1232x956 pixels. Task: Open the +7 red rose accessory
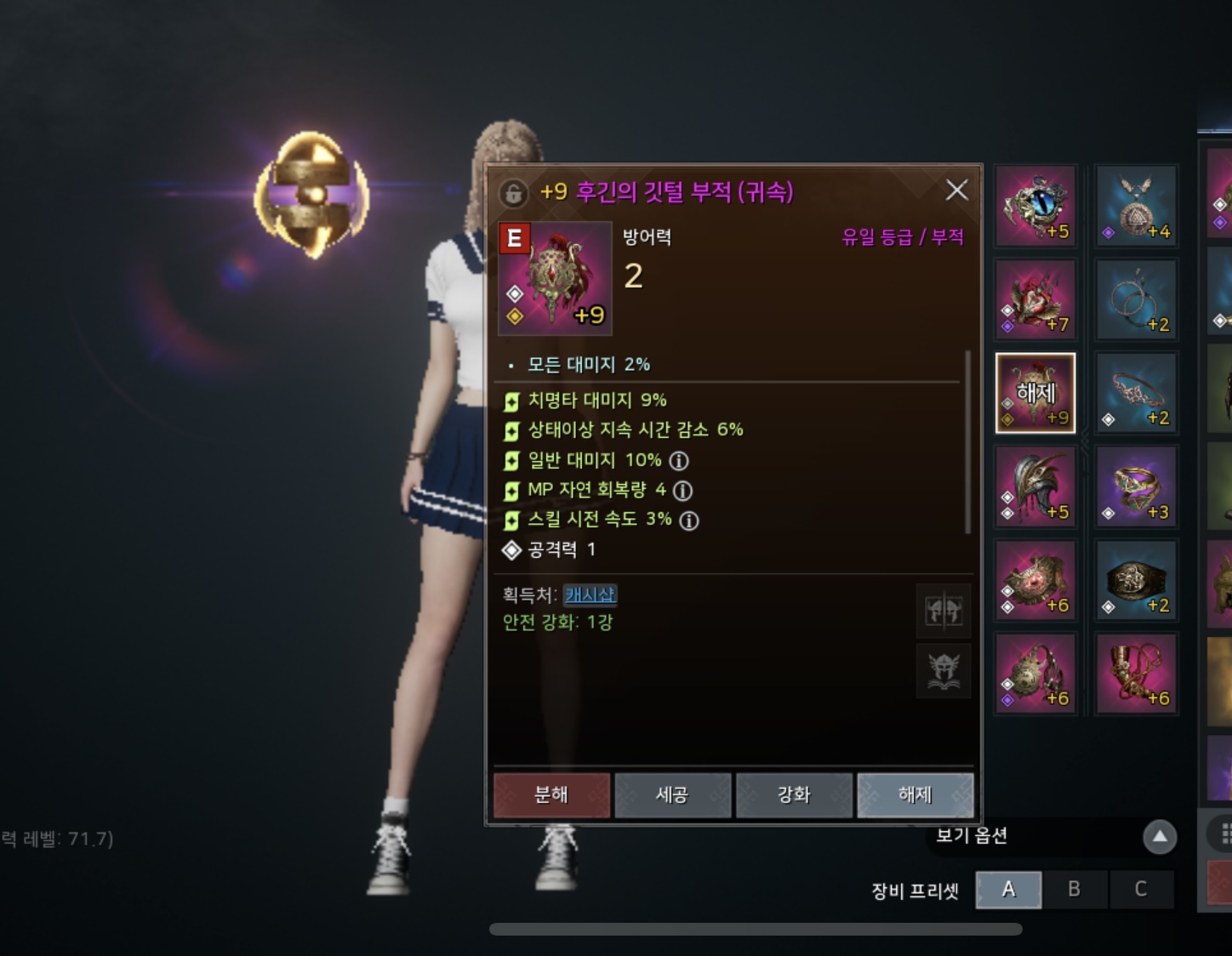(x=1035, y=299)
